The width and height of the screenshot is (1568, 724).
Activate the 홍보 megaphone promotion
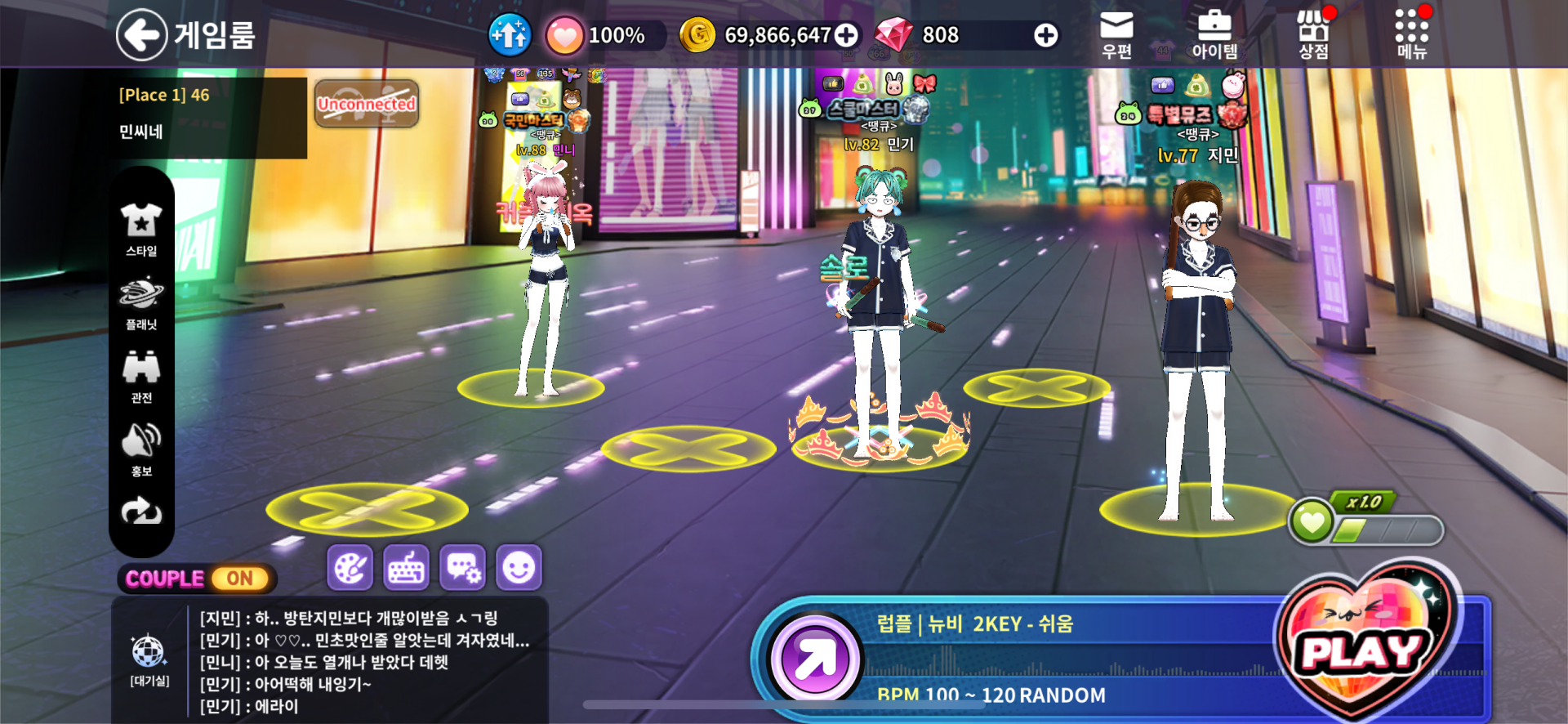click(141, 449)
